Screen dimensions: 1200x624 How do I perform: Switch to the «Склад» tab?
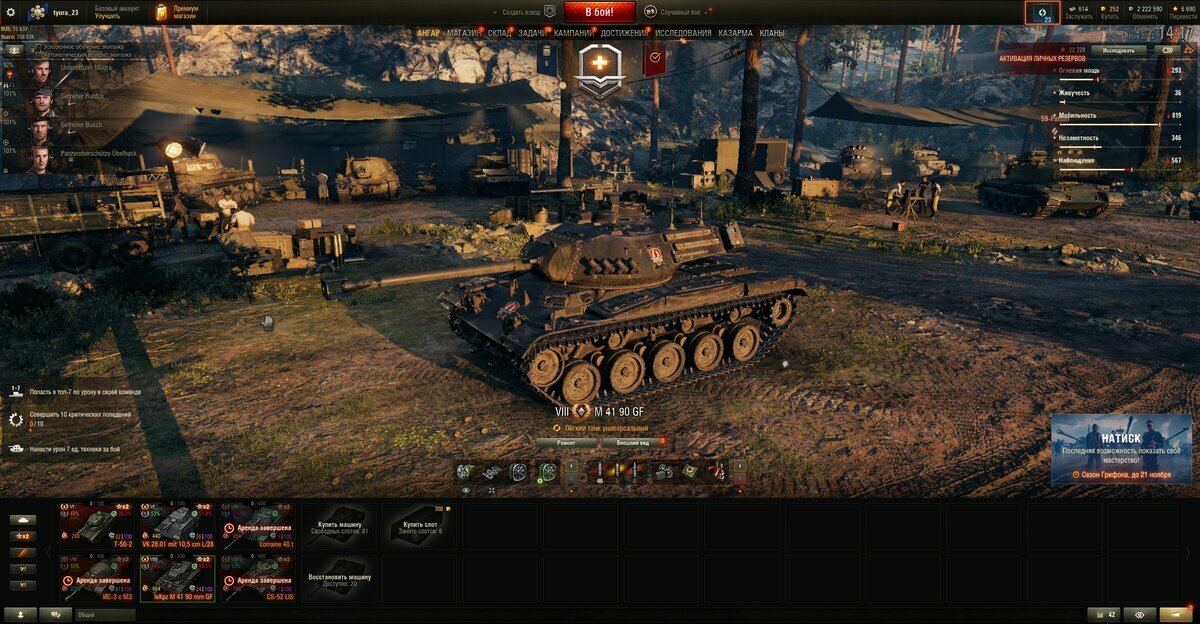500,33
